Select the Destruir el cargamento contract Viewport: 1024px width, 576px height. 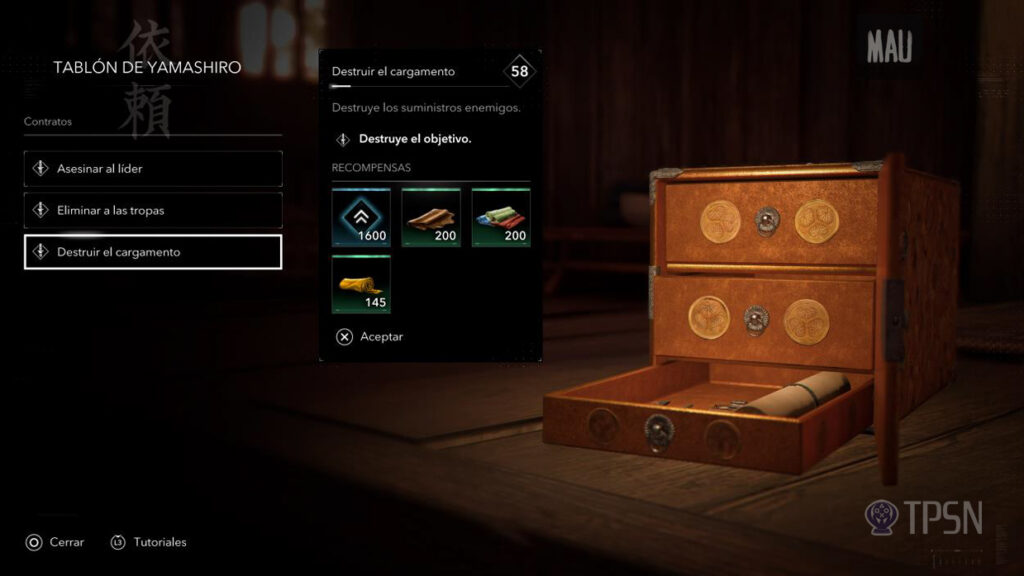(153, 252)
